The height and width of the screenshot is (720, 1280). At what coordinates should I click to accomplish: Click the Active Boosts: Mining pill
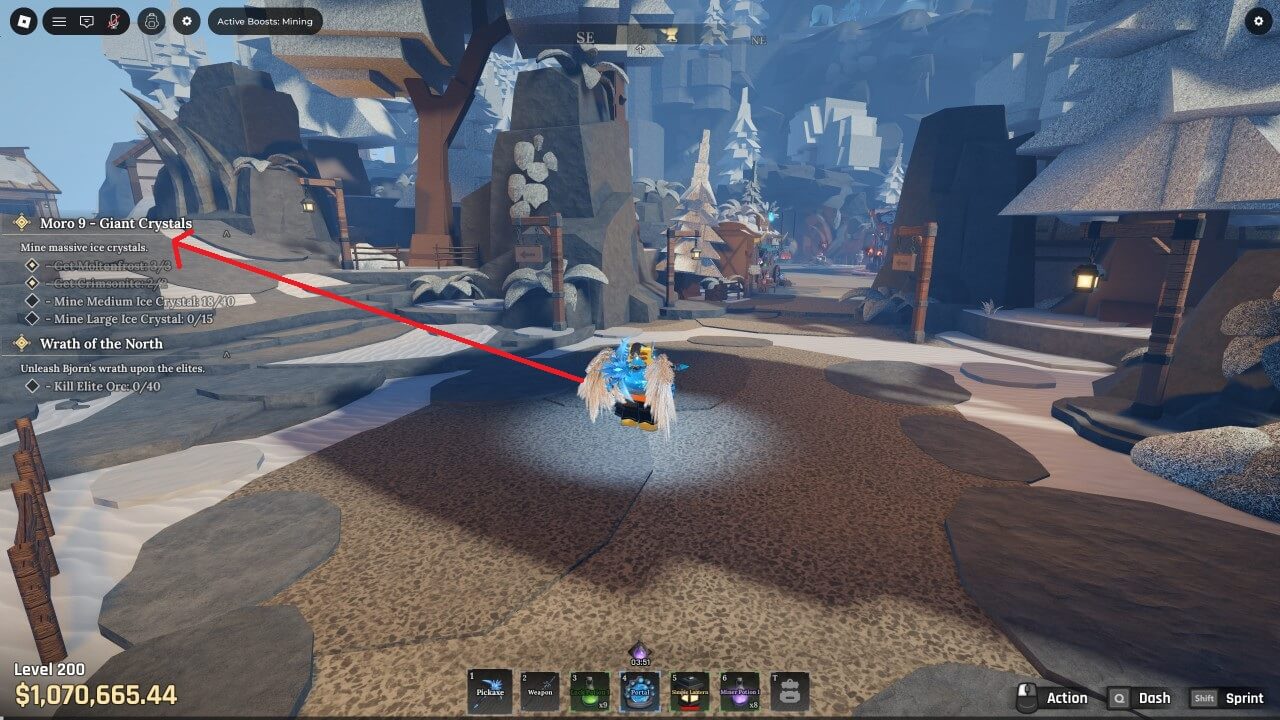(265, 21)
